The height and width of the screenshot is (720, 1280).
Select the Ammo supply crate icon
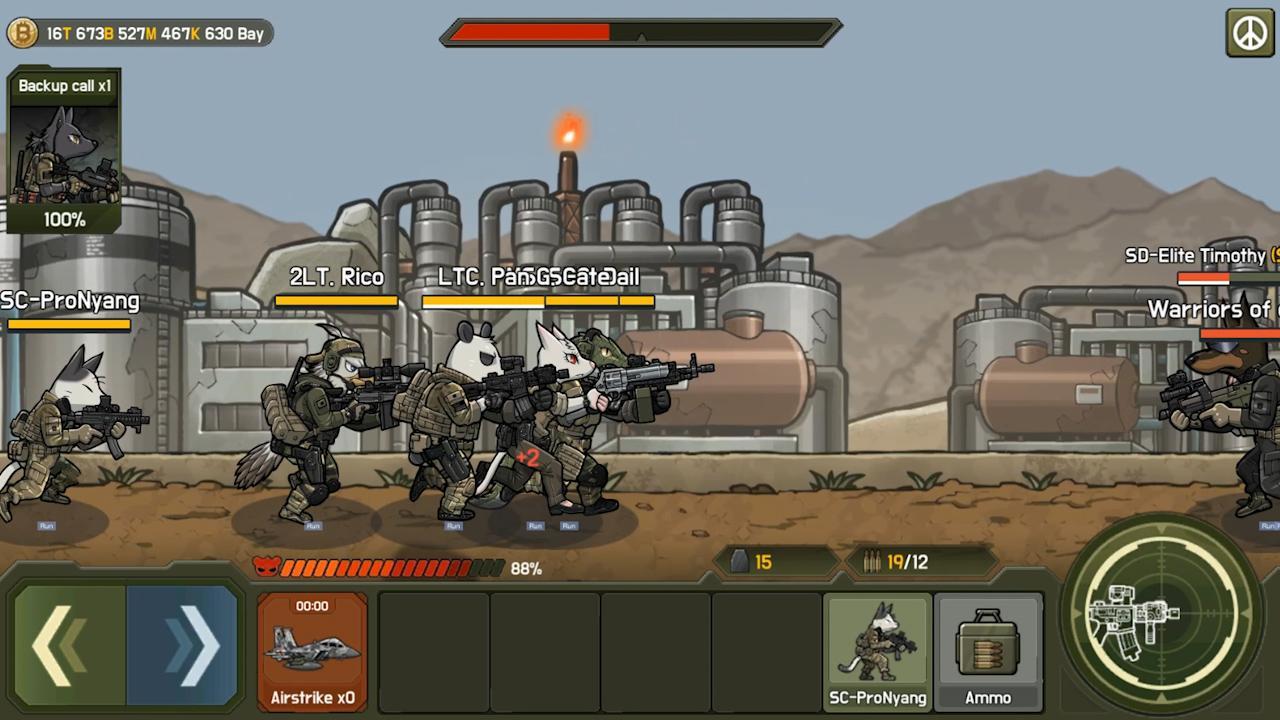pyautogui.click(x=988, y=650)
